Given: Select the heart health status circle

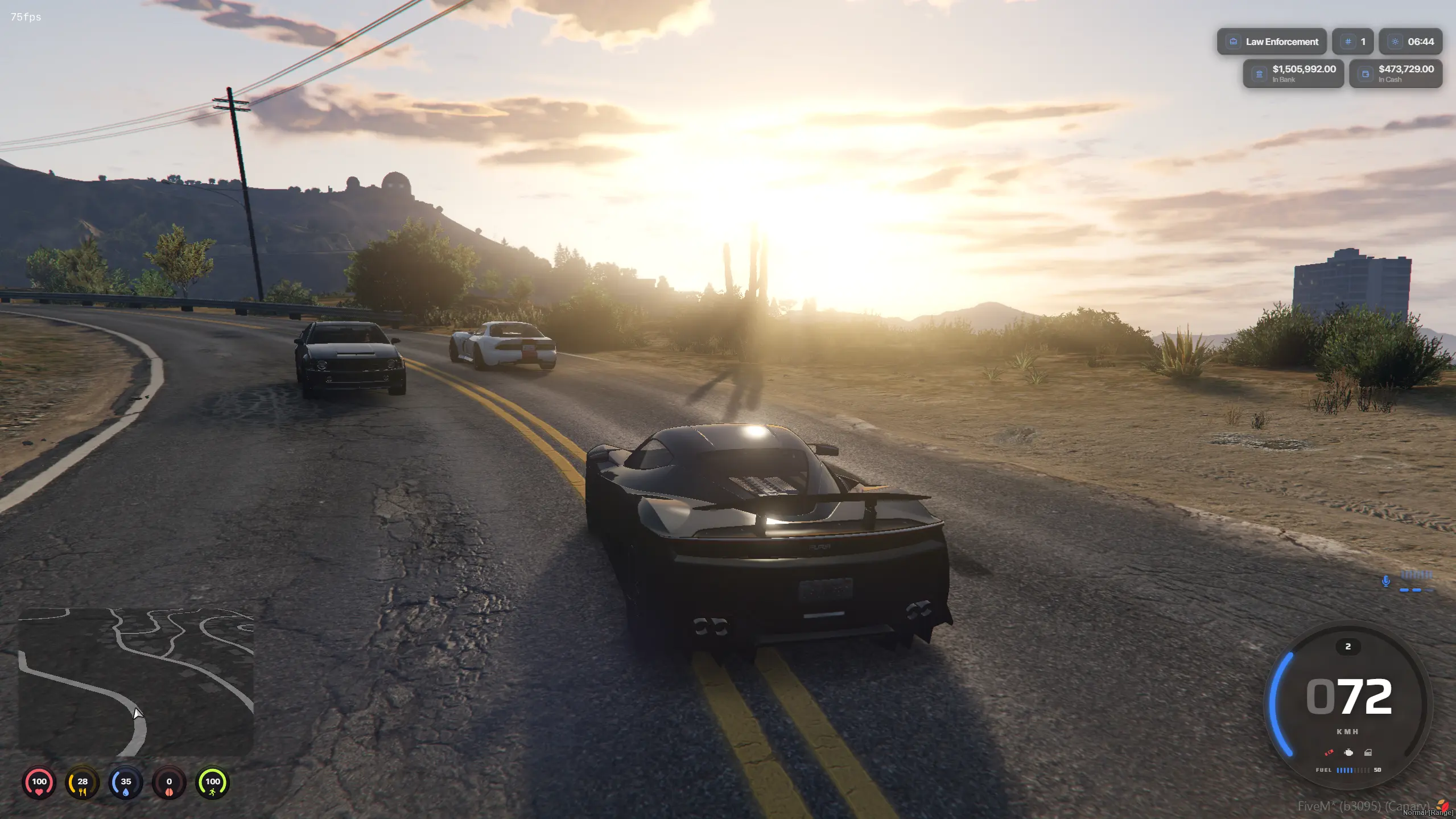Looking at the screenshot, I should point(39,783).
